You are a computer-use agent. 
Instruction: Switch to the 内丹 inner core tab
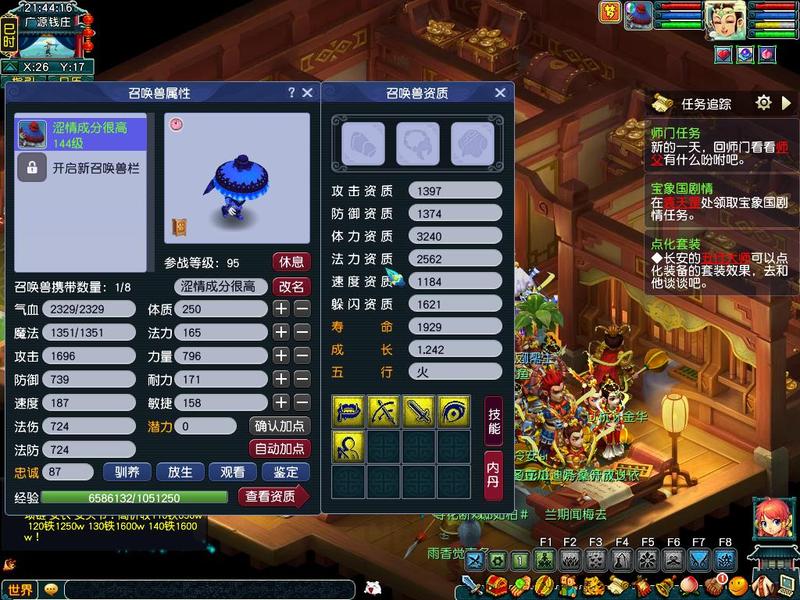point(493,471)
